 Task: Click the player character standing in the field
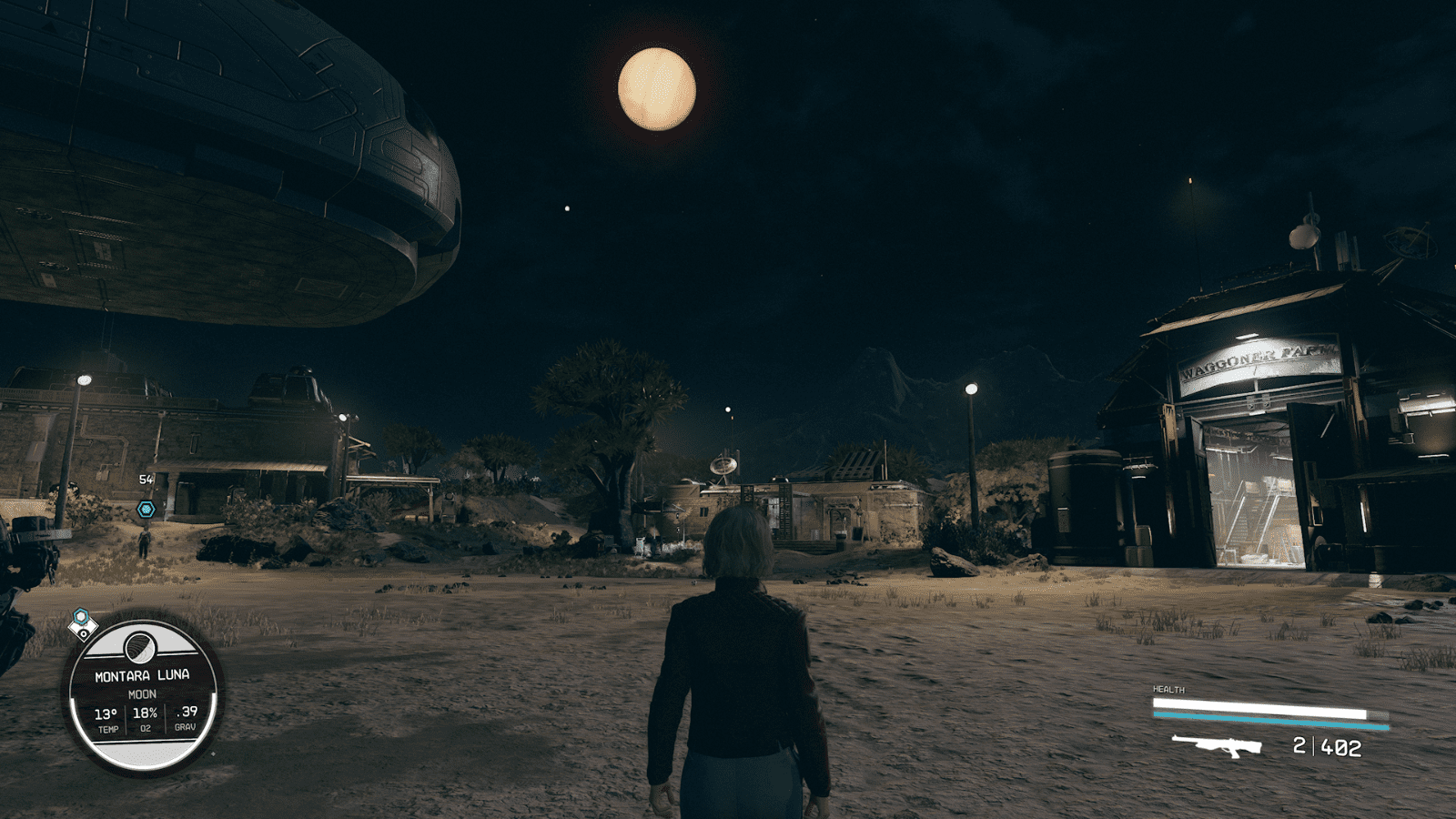pos(737,664)
